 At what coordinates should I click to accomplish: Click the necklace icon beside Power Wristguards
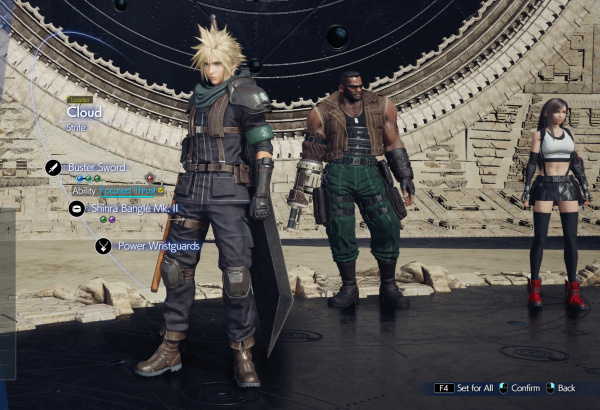(x=103, y=246)
